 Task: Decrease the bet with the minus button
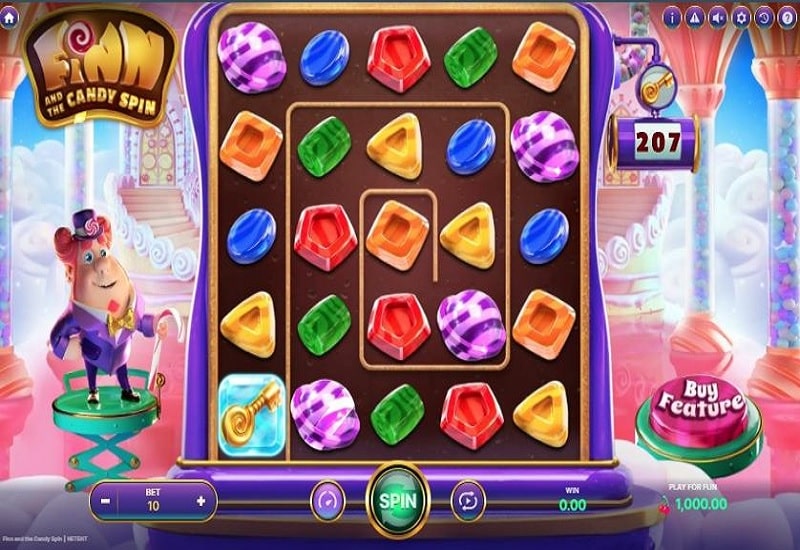105,500
